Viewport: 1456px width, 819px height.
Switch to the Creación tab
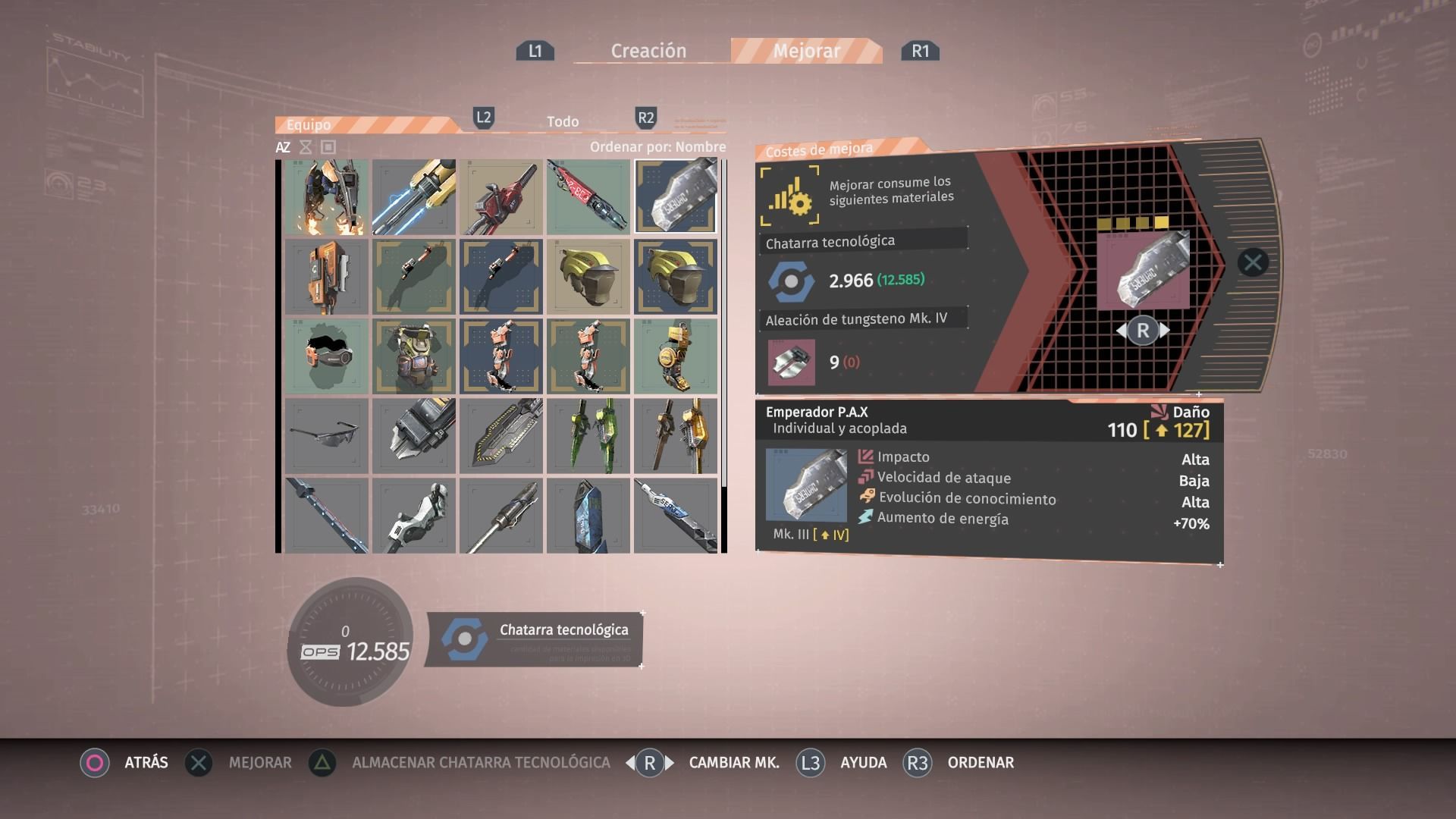(648, 51)
